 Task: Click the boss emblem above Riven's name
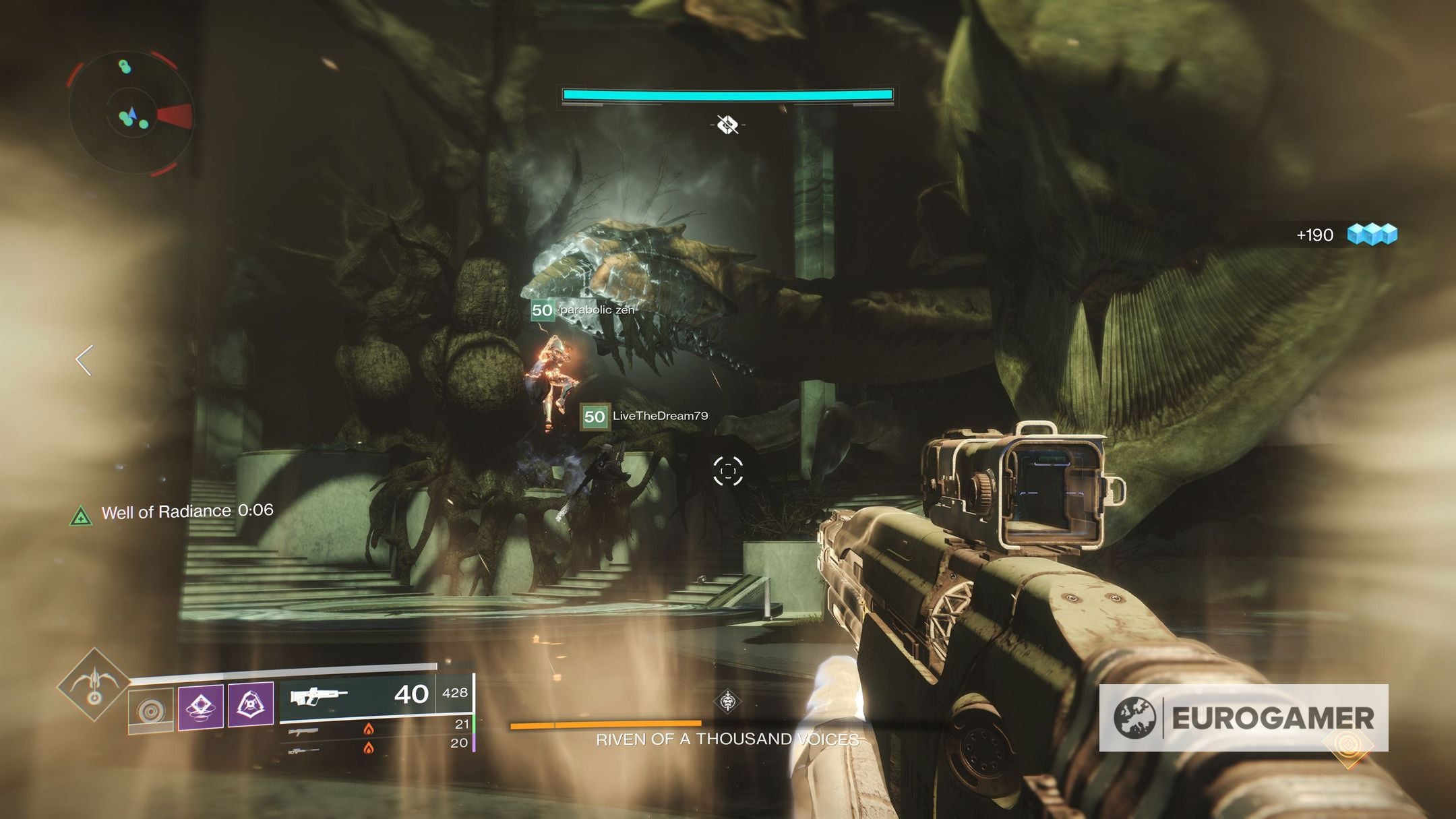coord(727,702)
